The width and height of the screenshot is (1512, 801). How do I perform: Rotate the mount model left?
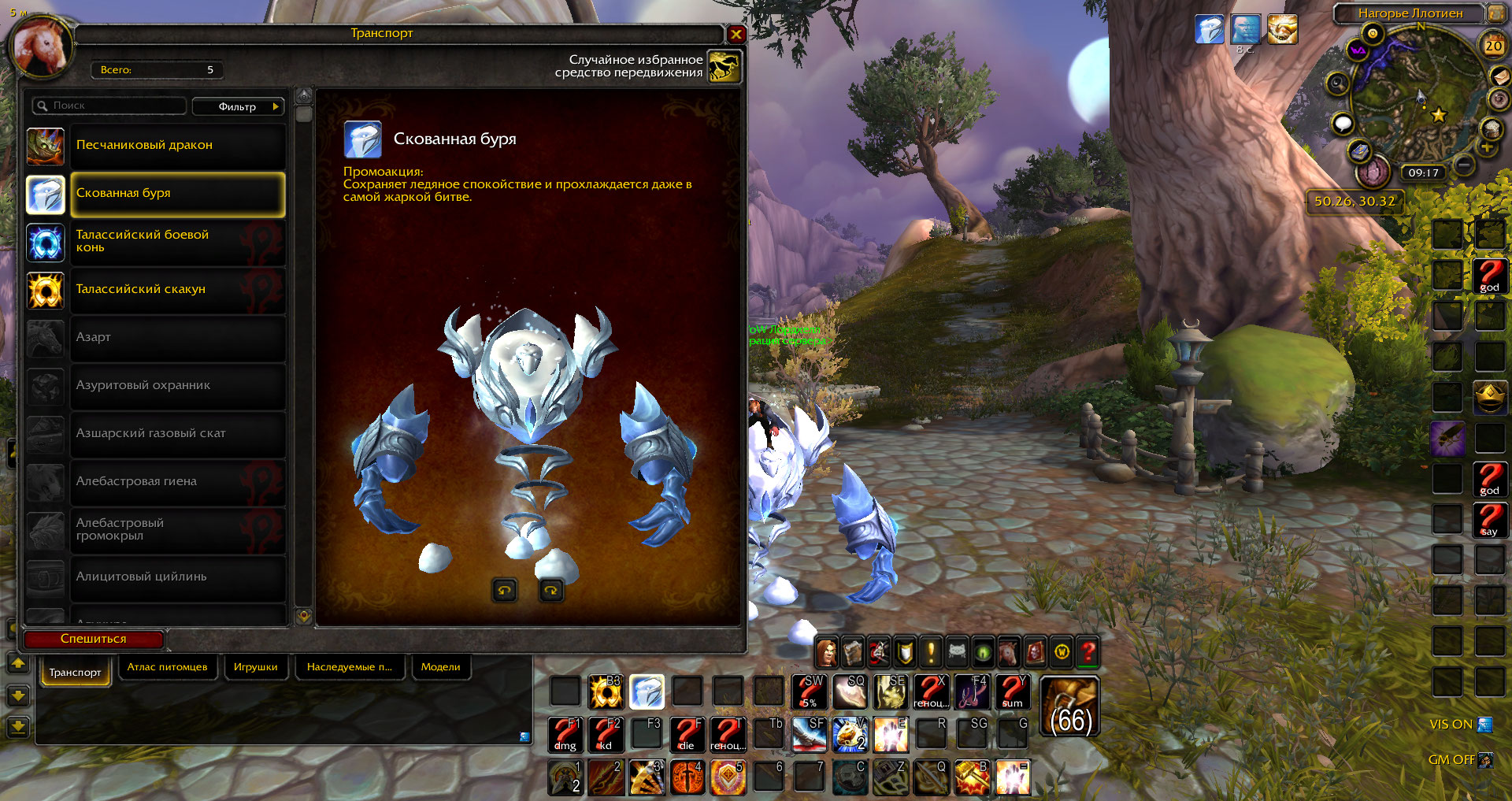[505, 590]
